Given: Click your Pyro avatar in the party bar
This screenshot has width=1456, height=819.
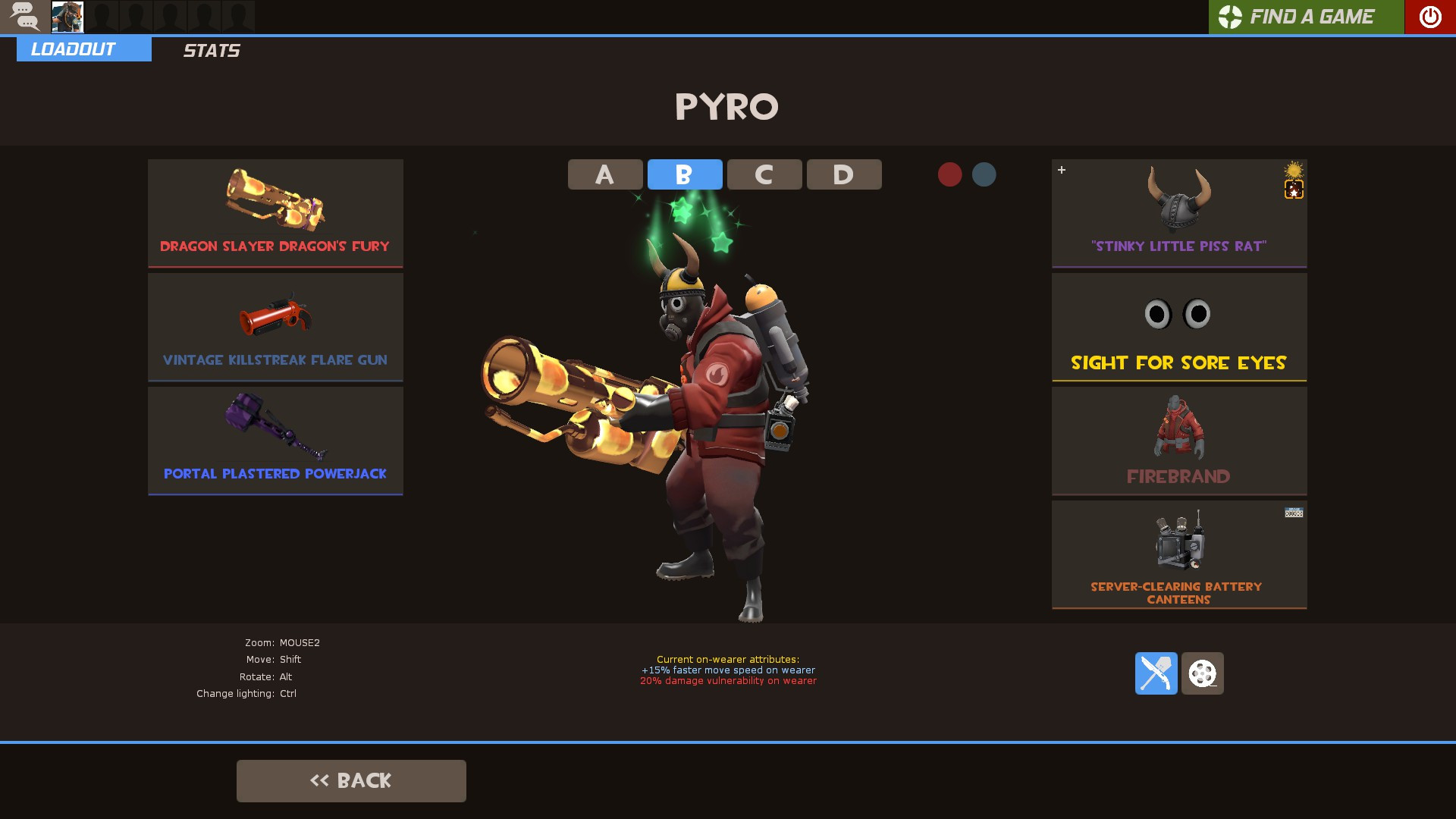Looking at the screenshot, I should 67,16.
